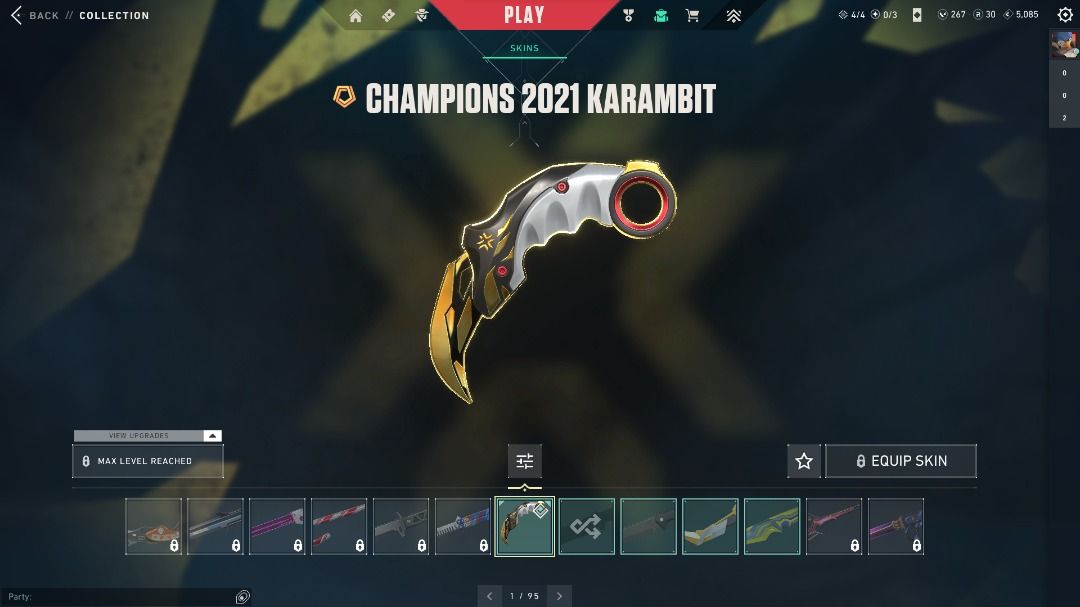The image size is (1080, 607).
Task: Select the random shuffle skin tile
Action: pyautogui.click(x=586, y=526)
